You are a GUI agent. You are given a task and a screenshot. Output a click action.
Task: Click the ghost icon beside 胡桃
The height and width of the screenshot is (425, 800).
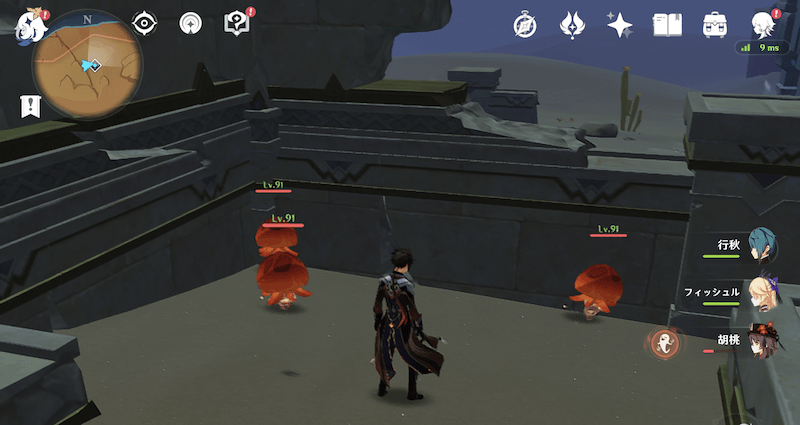click(662, 344)
